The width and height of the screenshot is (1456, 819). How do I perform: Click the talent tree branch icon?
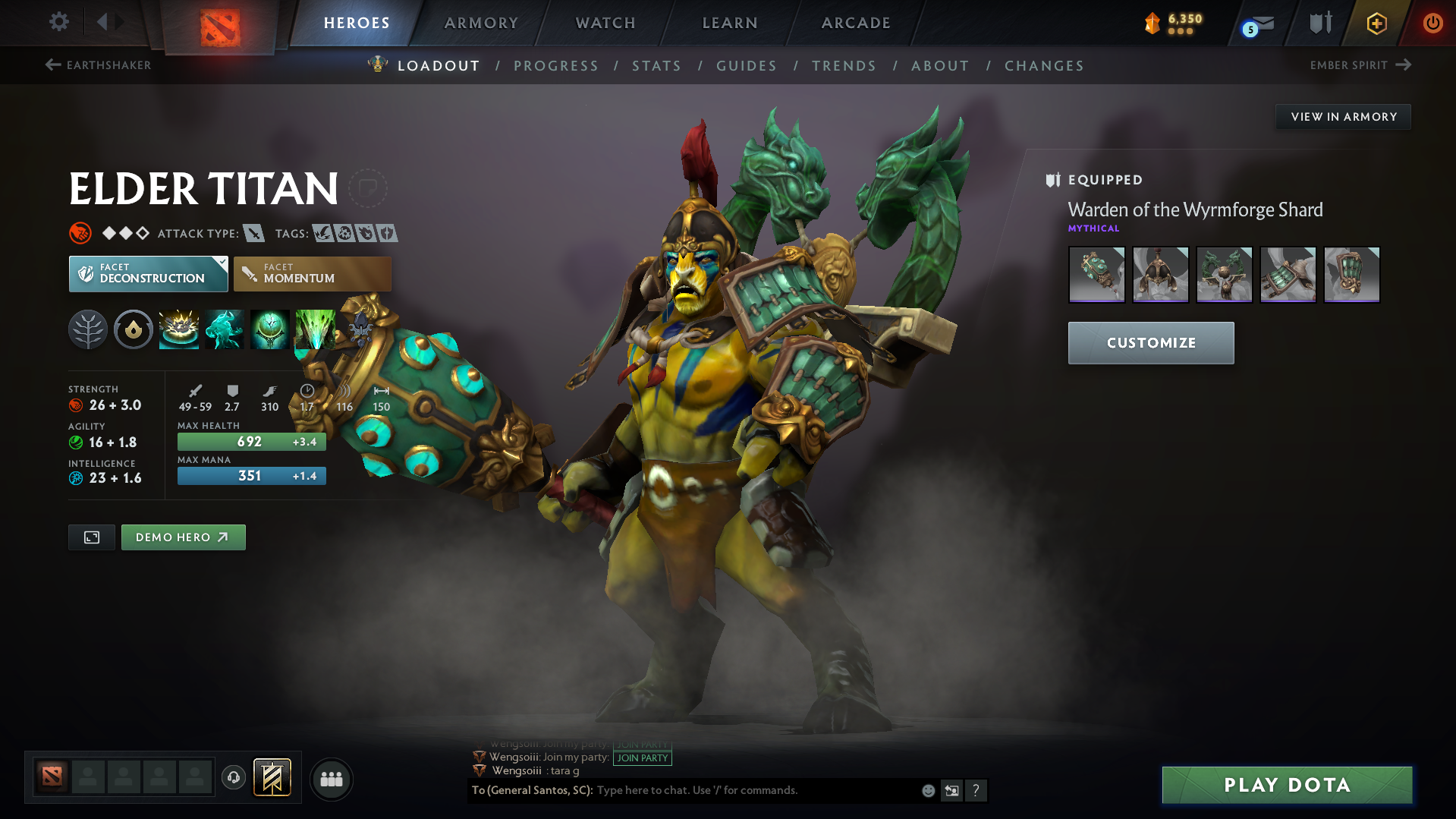tap(88, 329)
